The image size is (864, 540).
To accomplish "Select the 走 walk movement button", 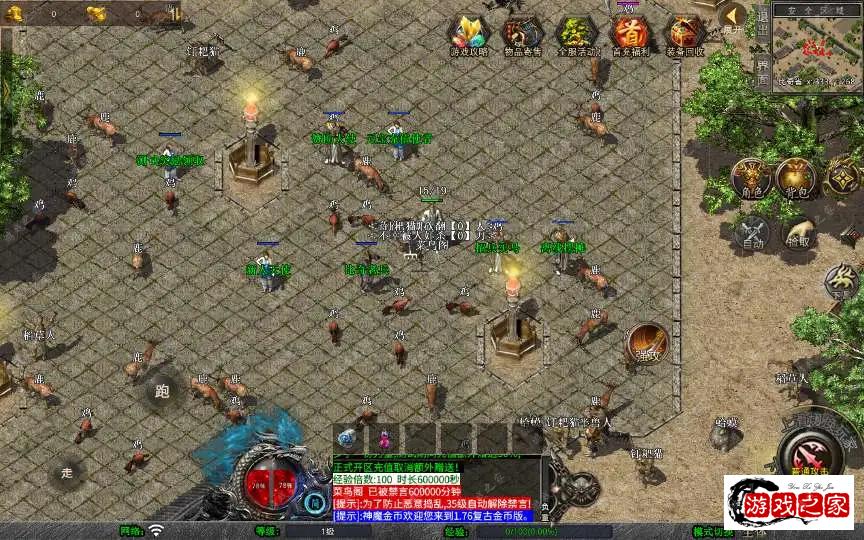I will click(x=67, y=470).
